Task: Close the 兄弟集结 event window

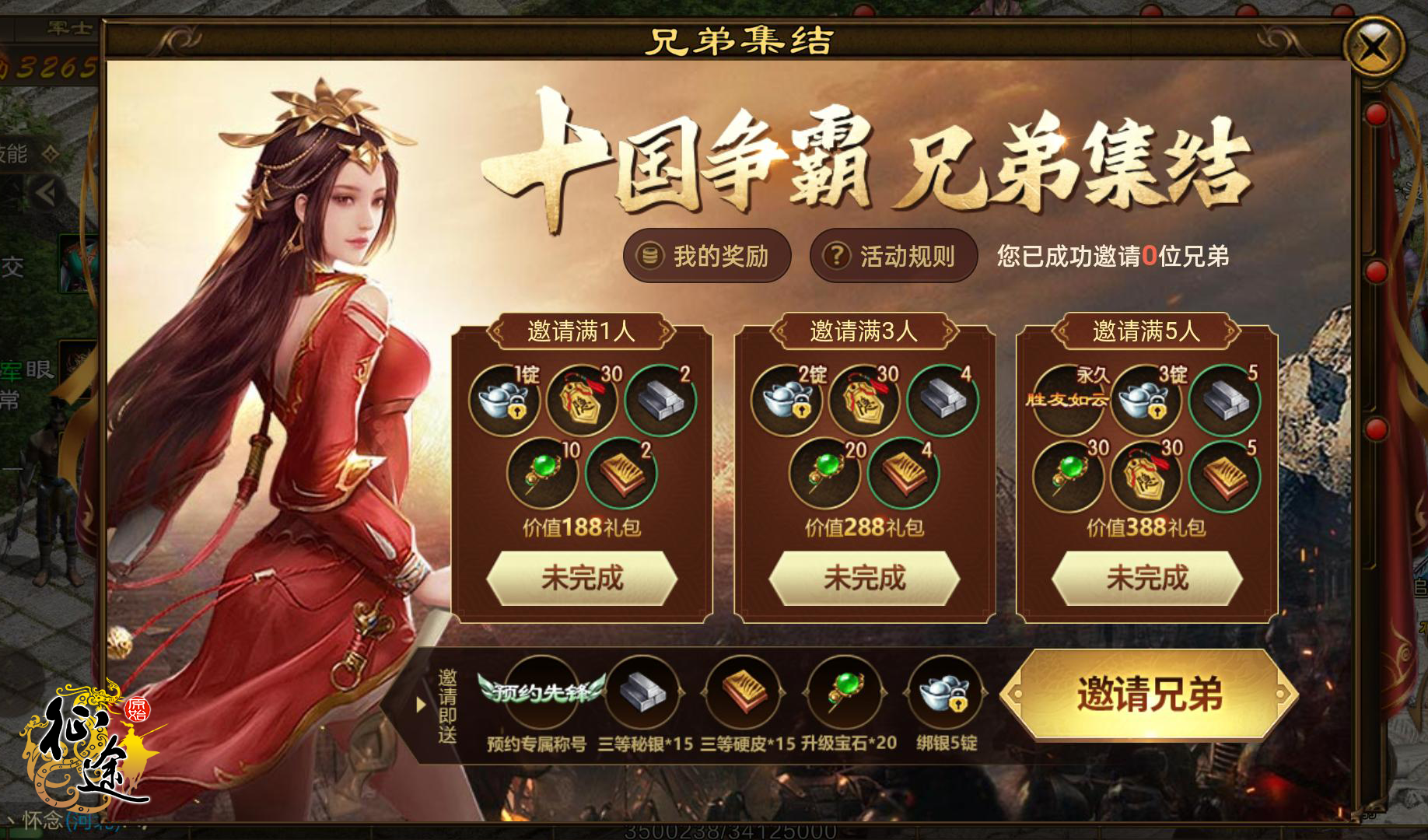Action: tap(1374, 47)
